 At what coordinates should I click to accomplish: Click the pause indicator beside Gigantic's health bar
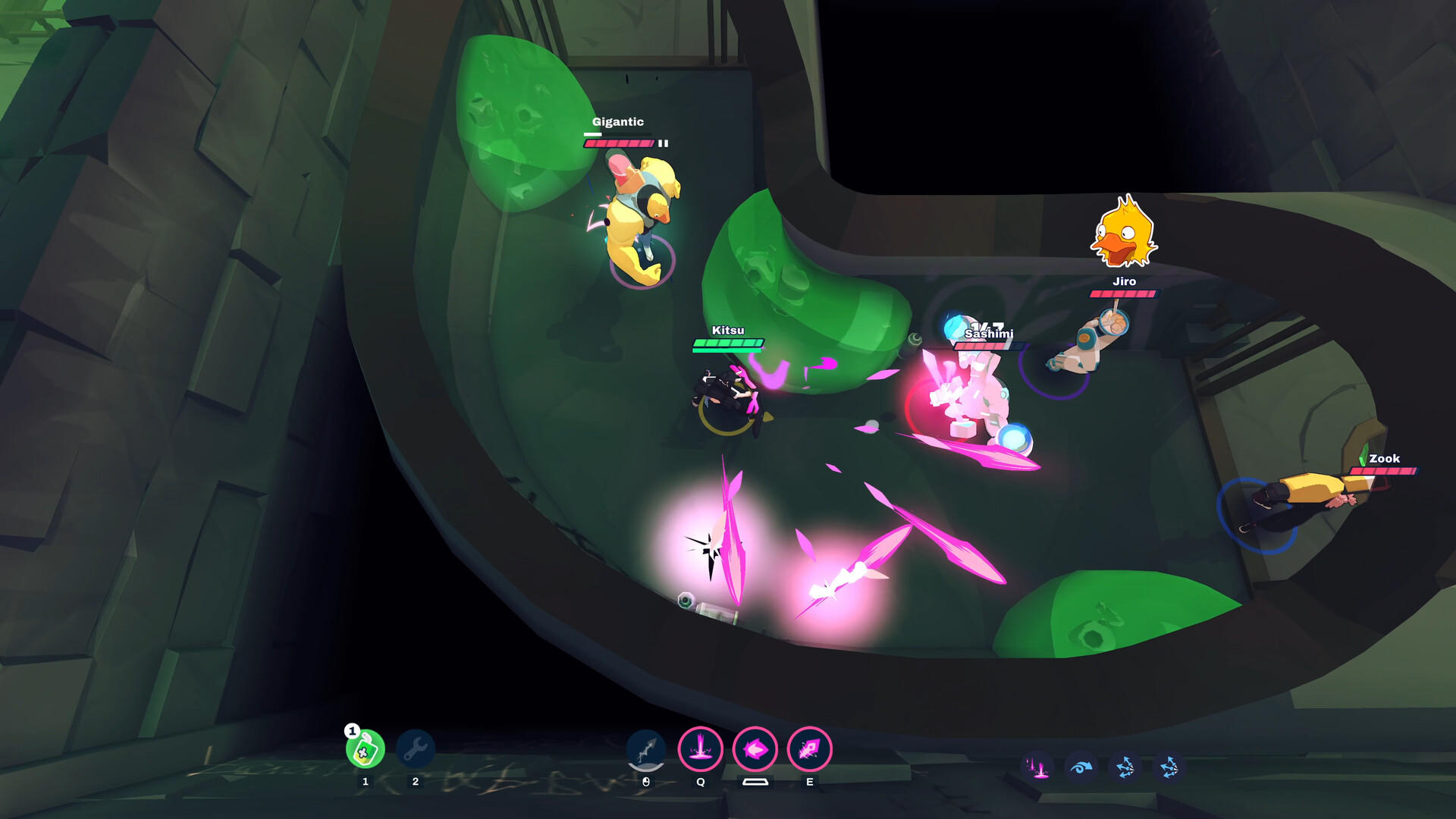click(x=661, y=141)
